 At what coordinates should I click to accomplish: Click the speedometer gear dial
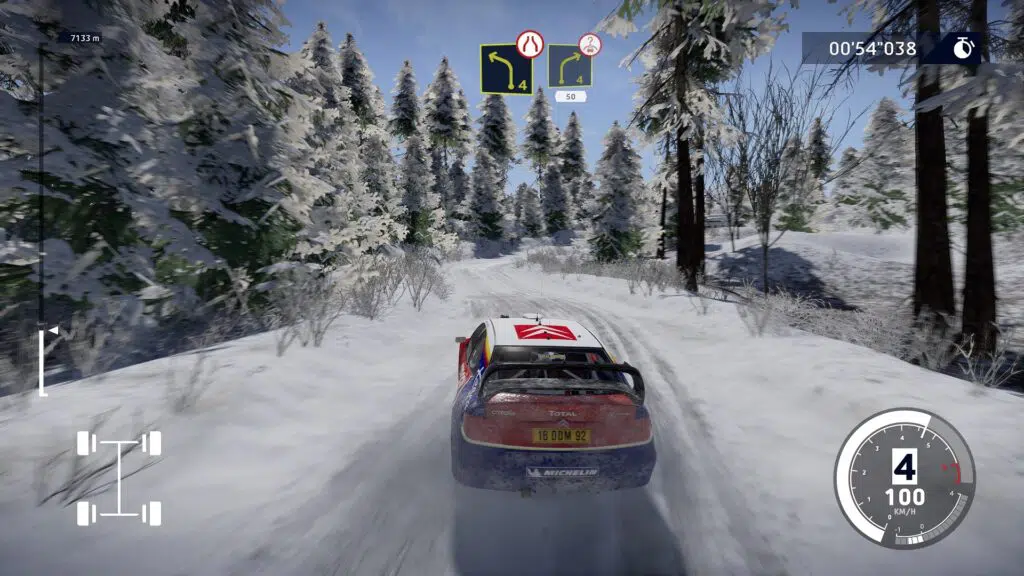904,478
